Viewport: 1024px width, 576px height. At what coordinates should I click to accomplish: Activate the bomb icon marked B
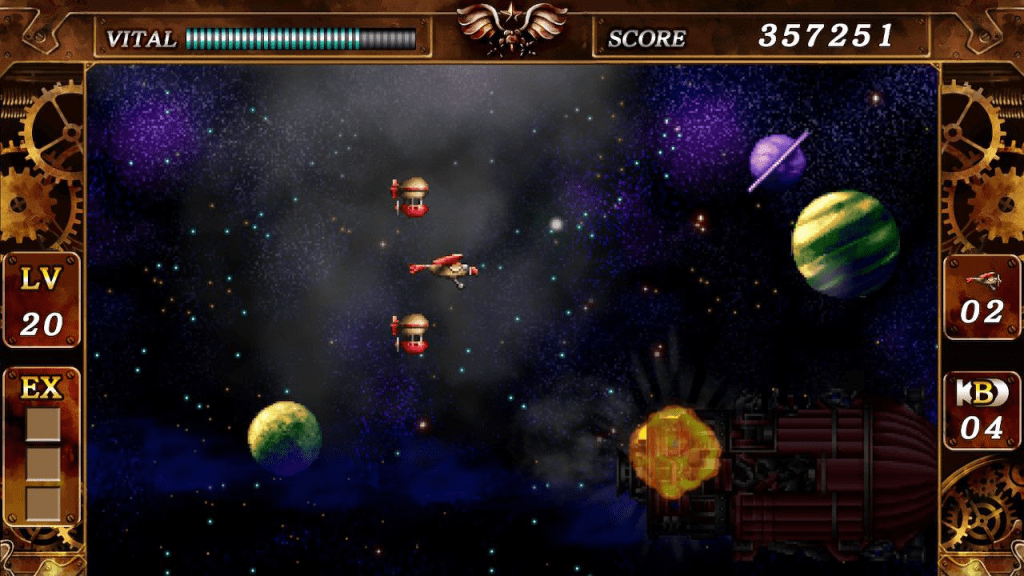click(x=981, y=393)
